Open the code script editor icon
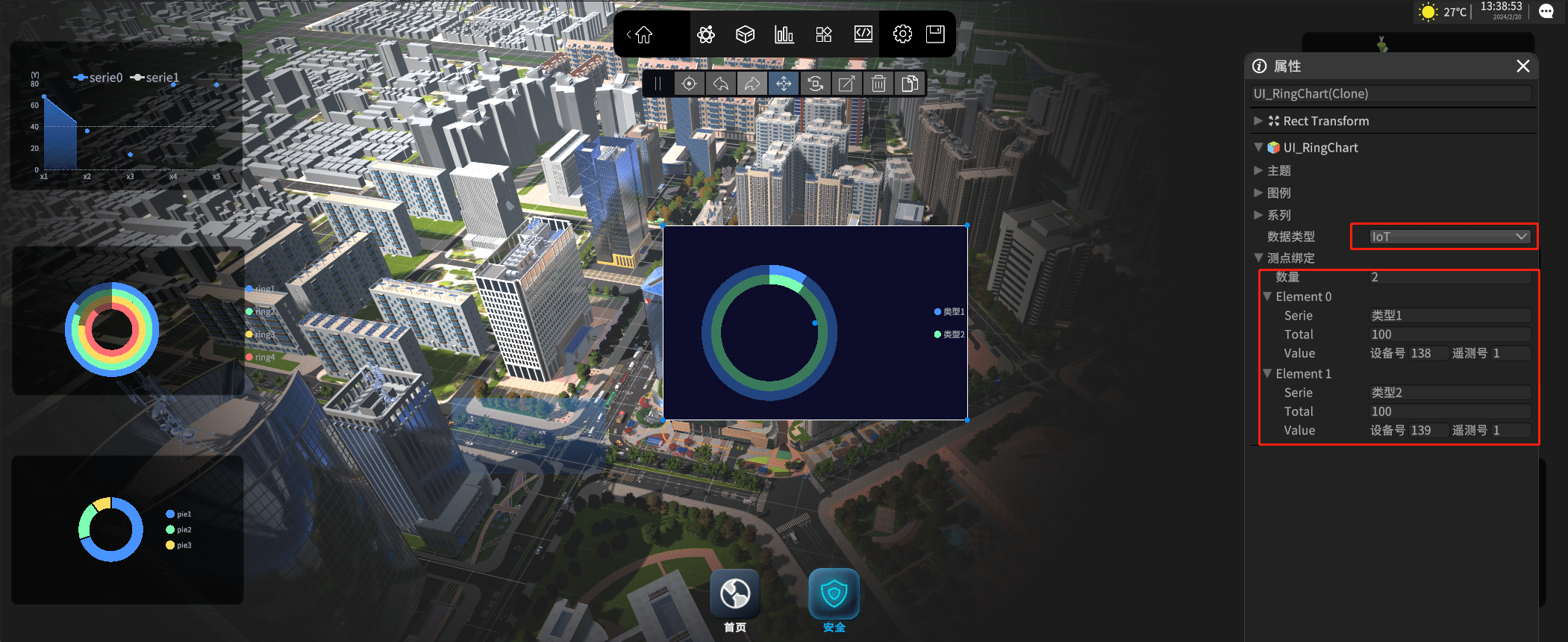1568x642 pixels. [863, 34]
